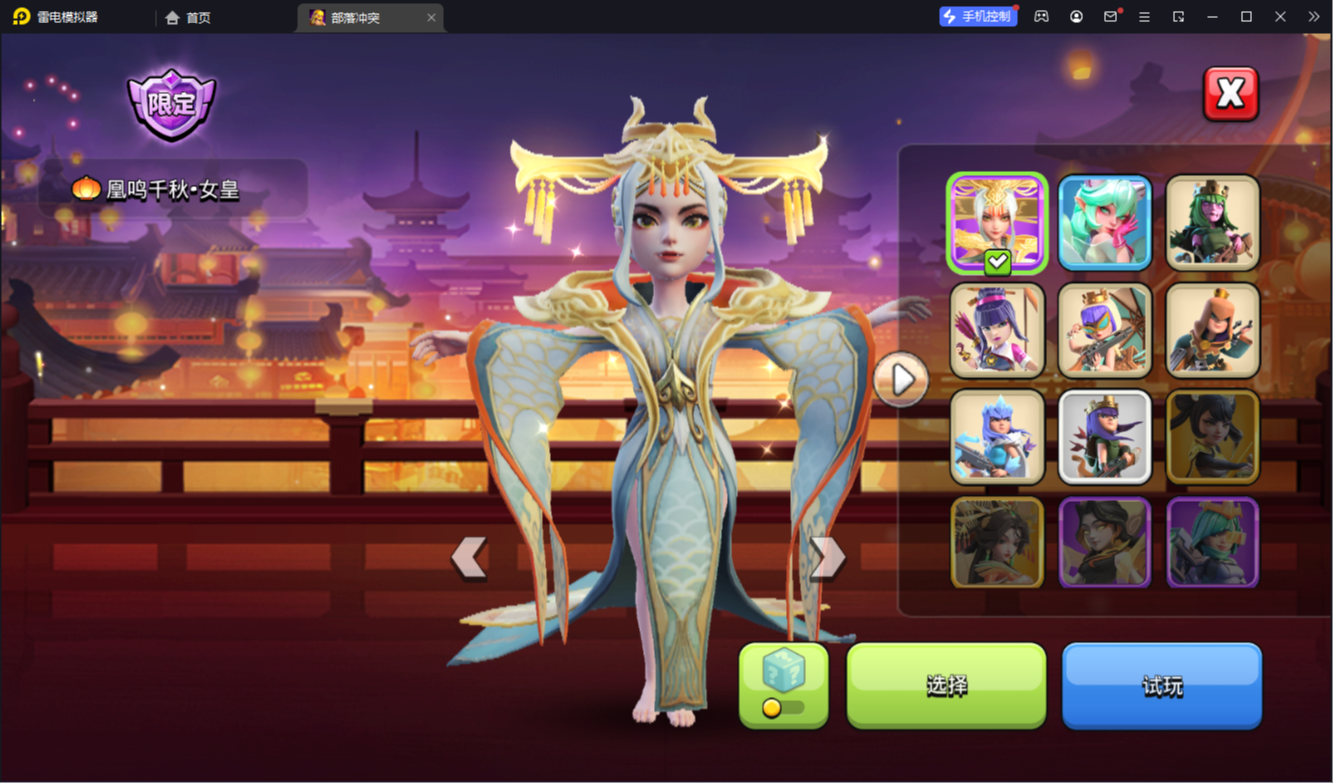Play the skin animation preview

point(901,380)
